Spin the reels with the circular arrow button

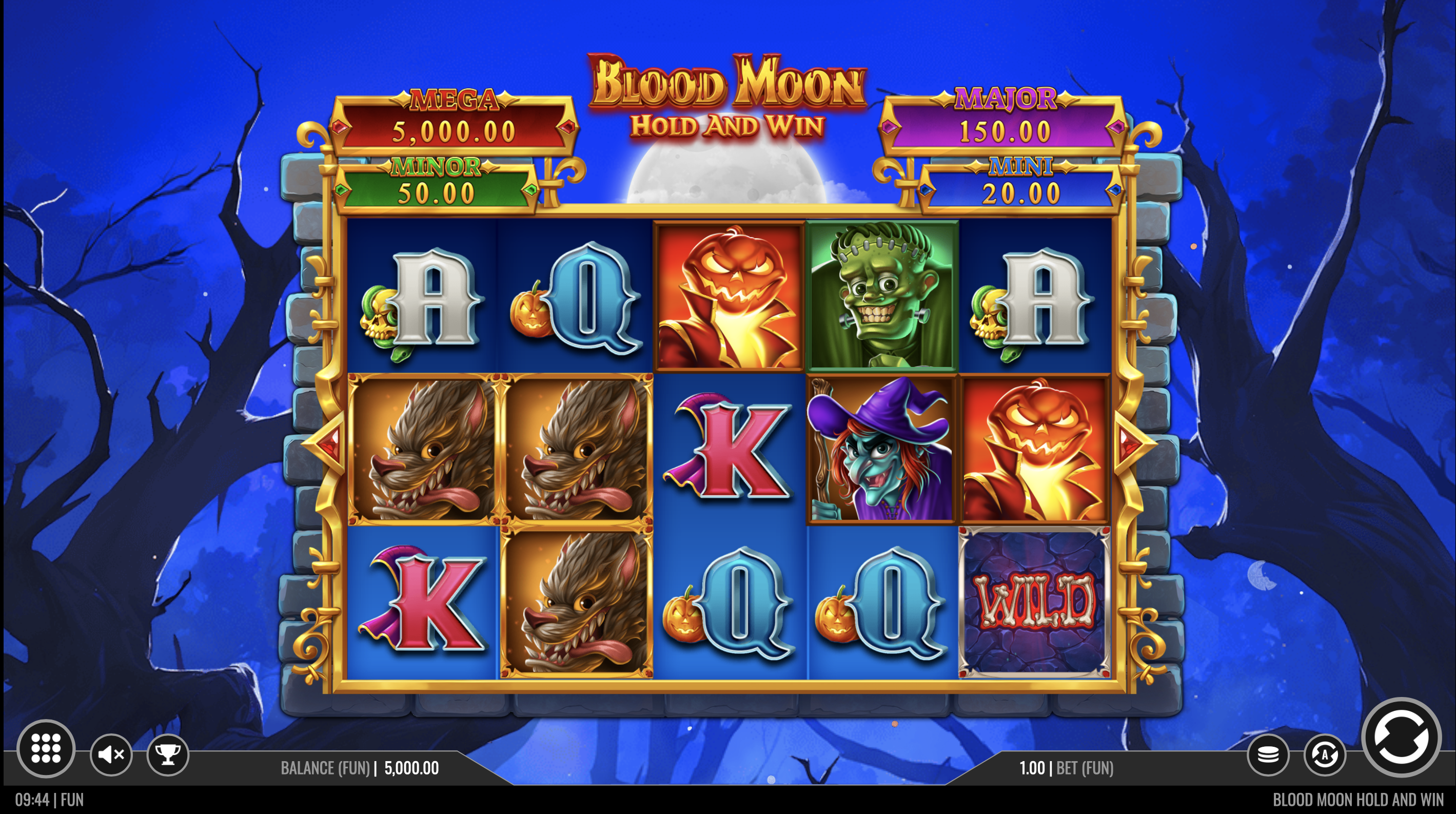[1401, 737]
